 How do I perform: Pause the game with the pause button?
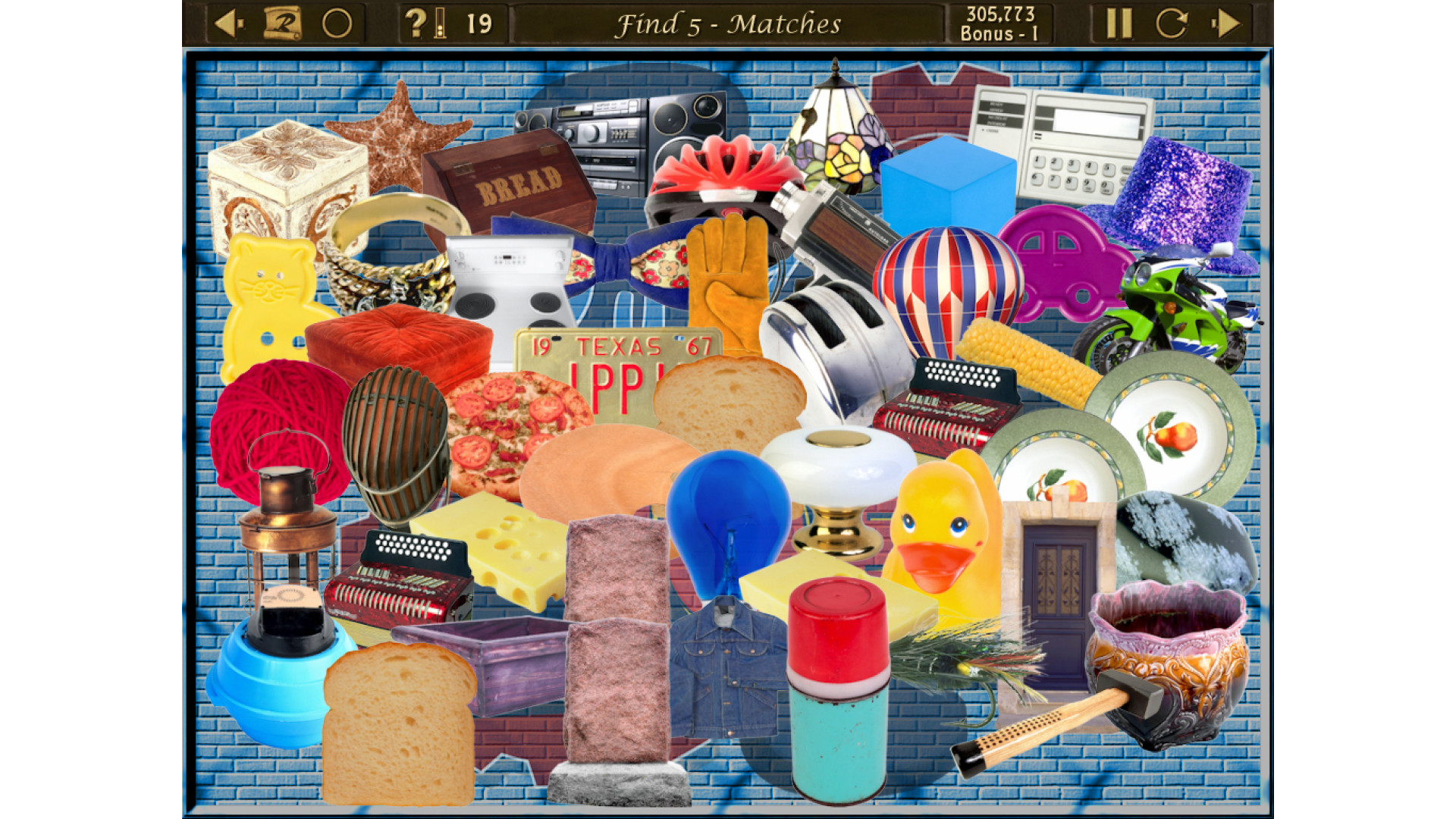(x=1119, y=24)
